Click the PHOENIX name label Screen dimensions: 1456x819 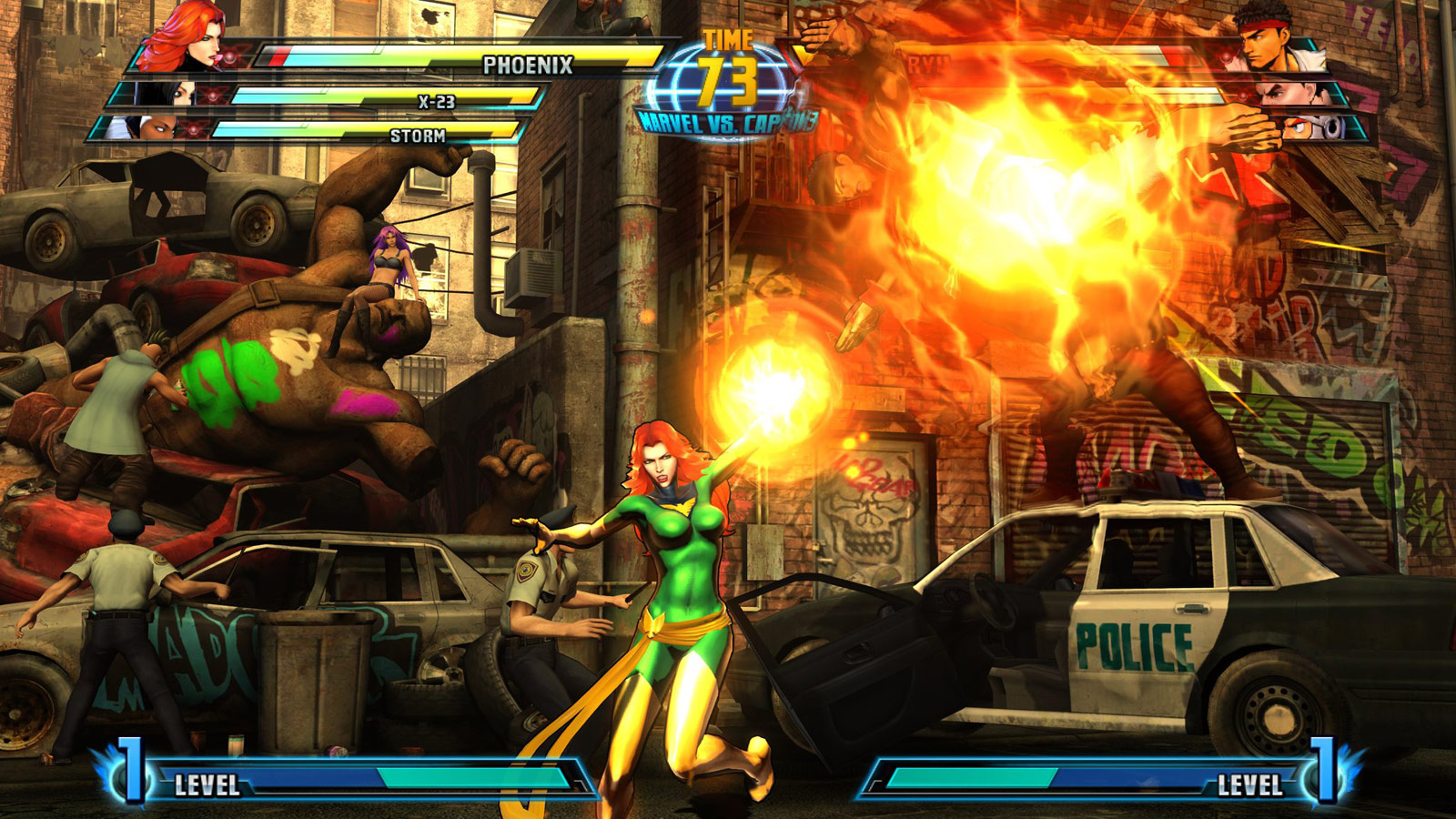coord(527,66)
